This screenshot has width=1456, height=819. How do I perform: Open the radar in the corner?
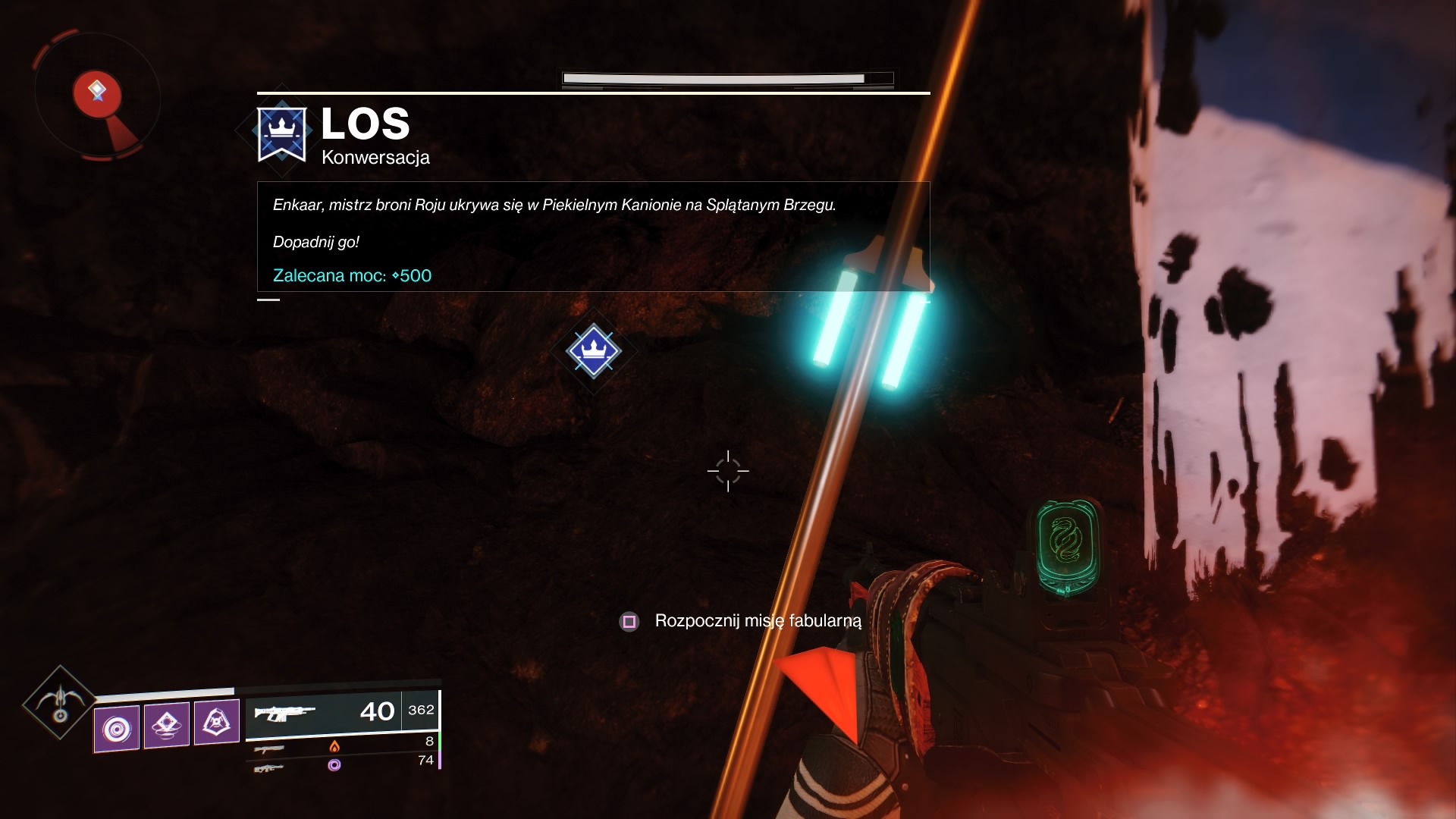pyautogui.click(x=97, y=96)
